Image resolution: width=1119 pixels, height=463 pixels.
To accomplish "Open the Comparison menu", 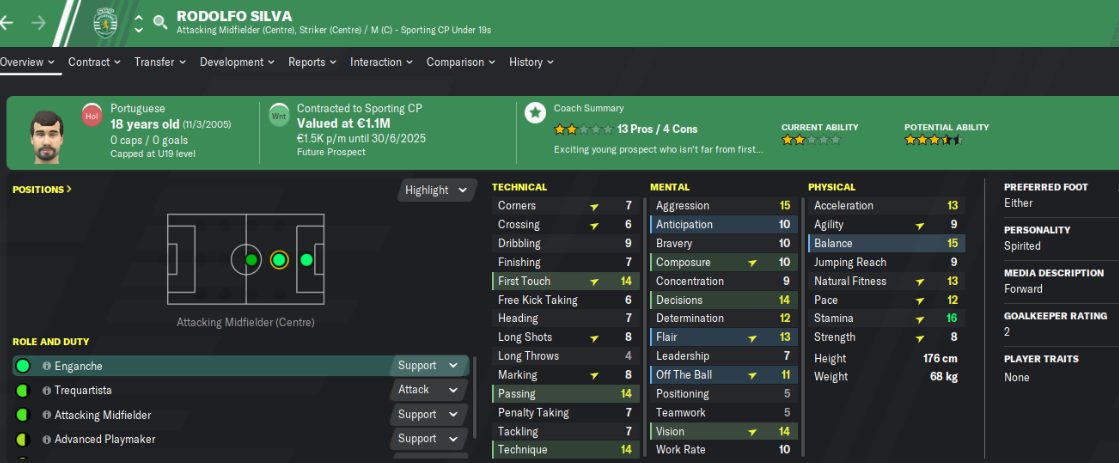I will click(x=461, y=62).
